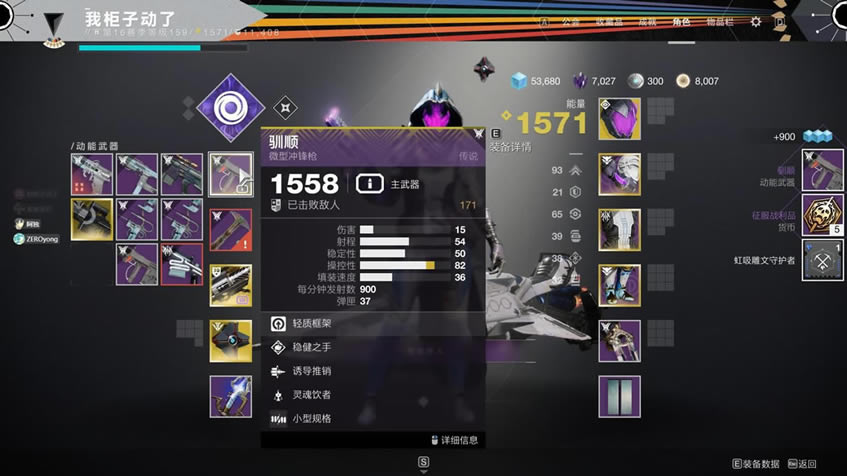Click the 征服战利品 skull currency icon
The height and width of the screenshot is (476, 847).
822,215
